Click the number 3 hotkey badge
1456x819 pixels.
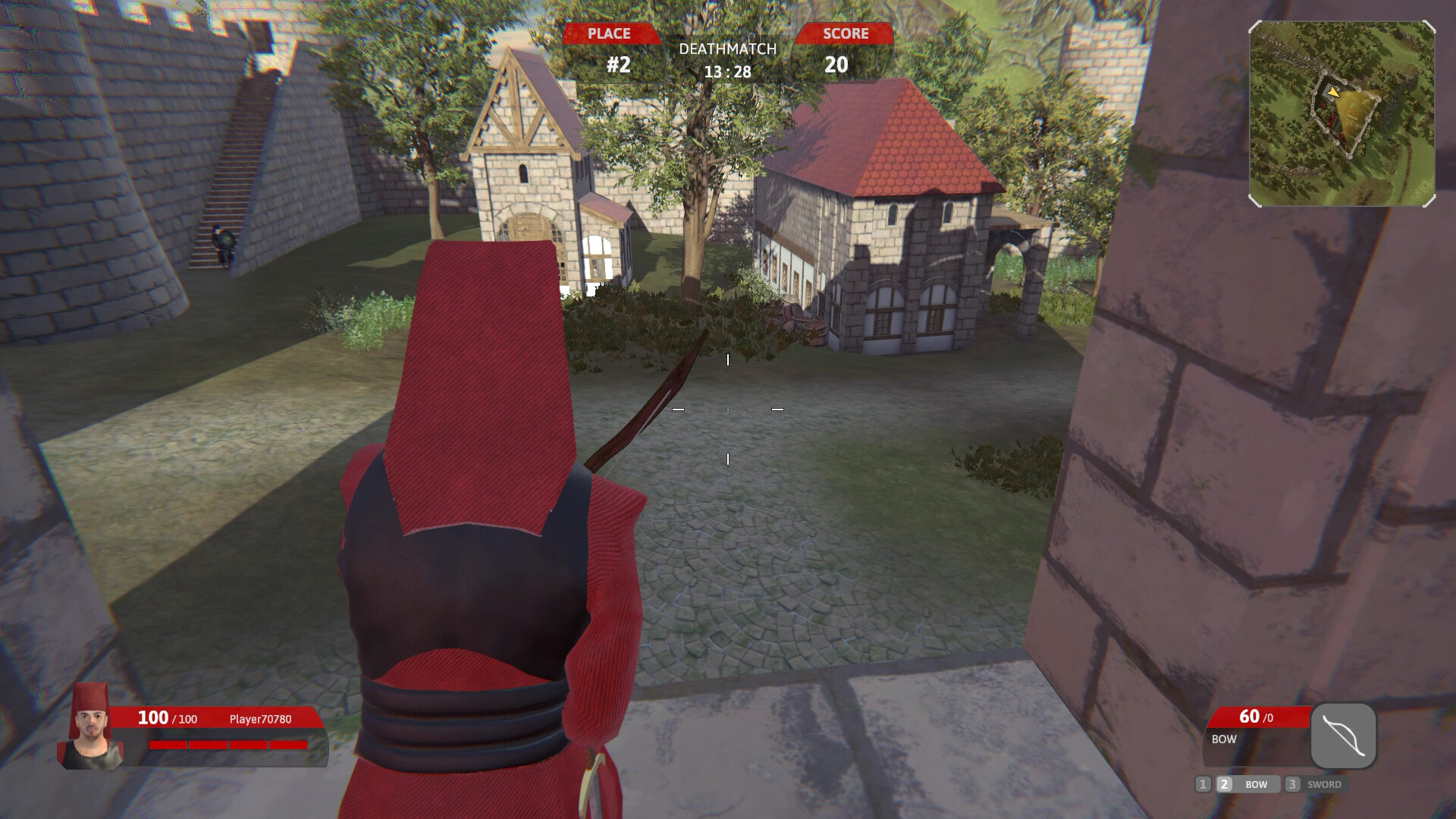(1291, 786)
